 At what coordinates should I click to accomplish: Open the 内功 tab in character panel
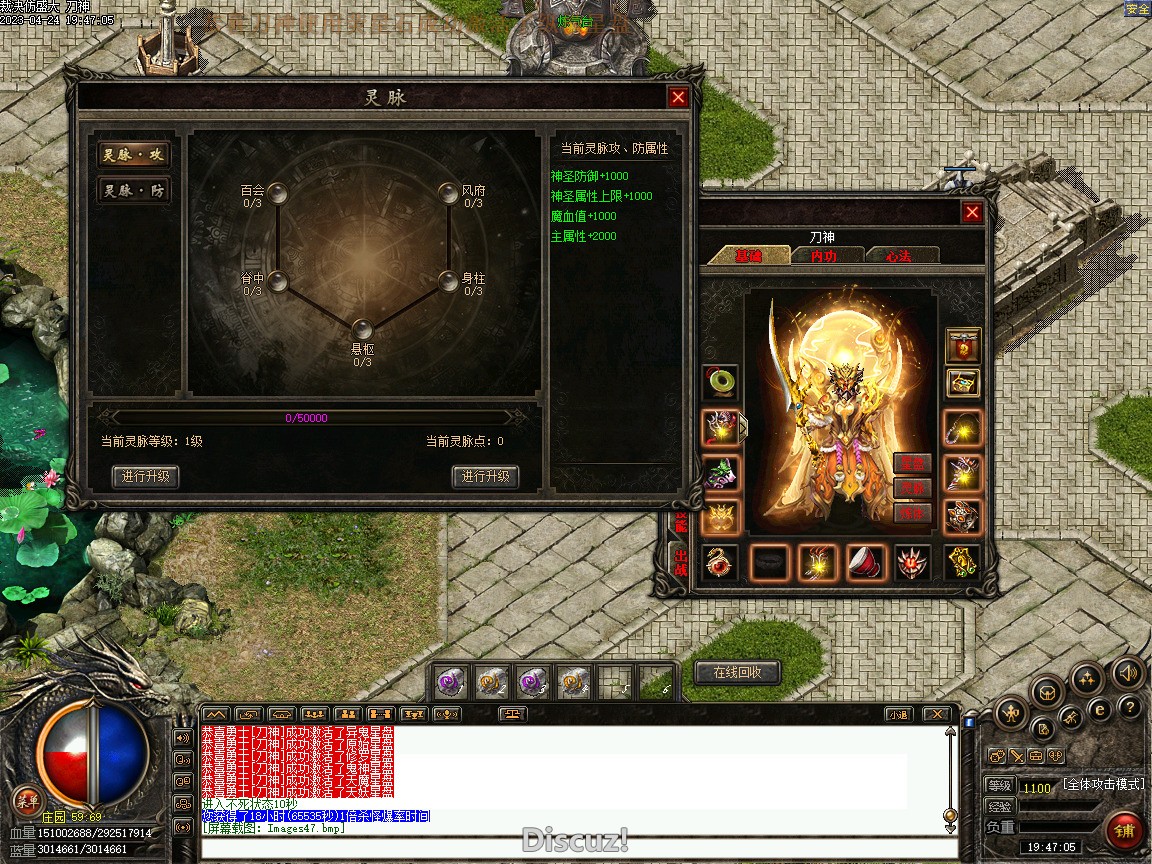(x=823, y=256)
